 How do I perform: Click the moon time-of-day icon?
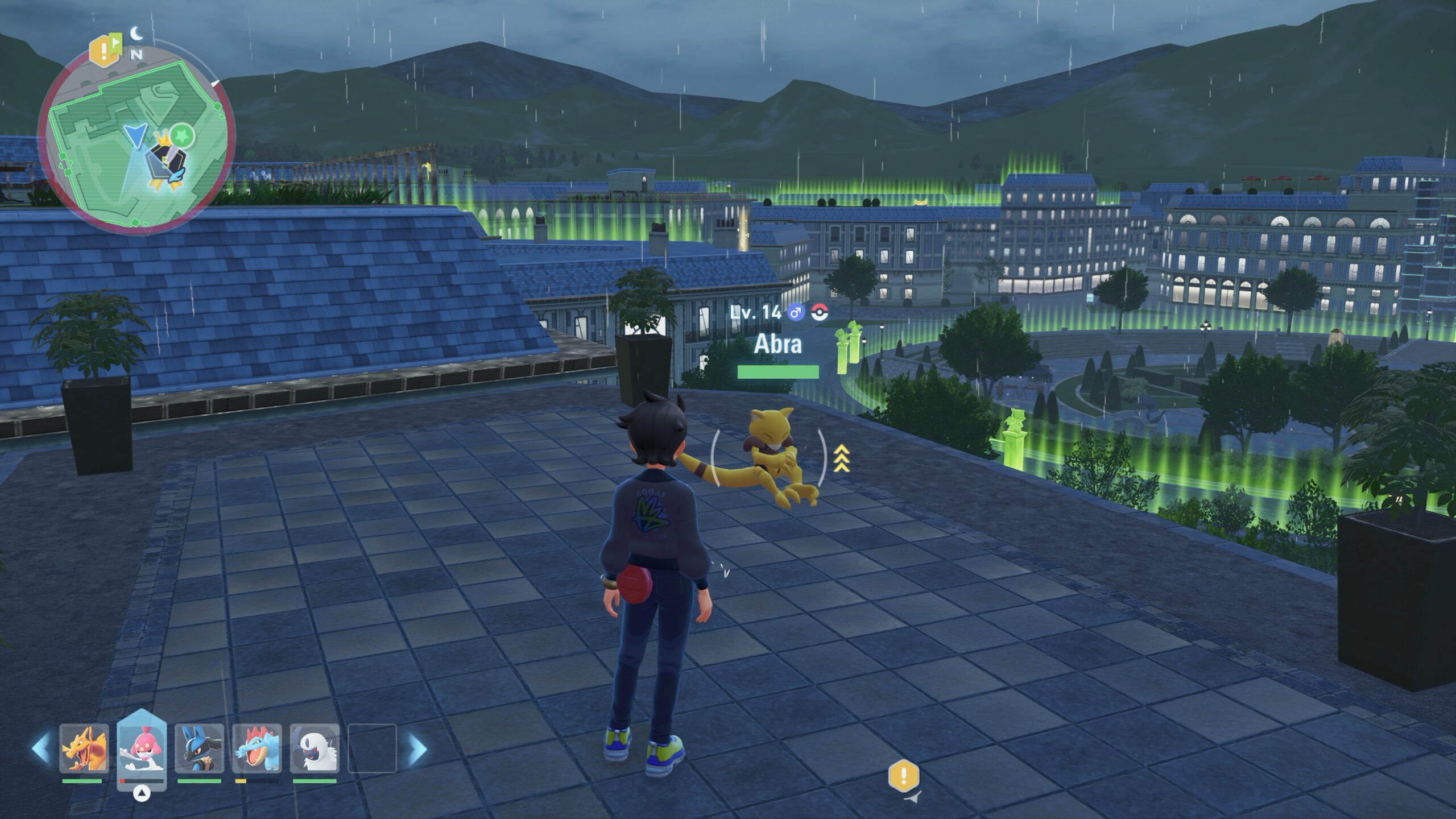(136, 34)
